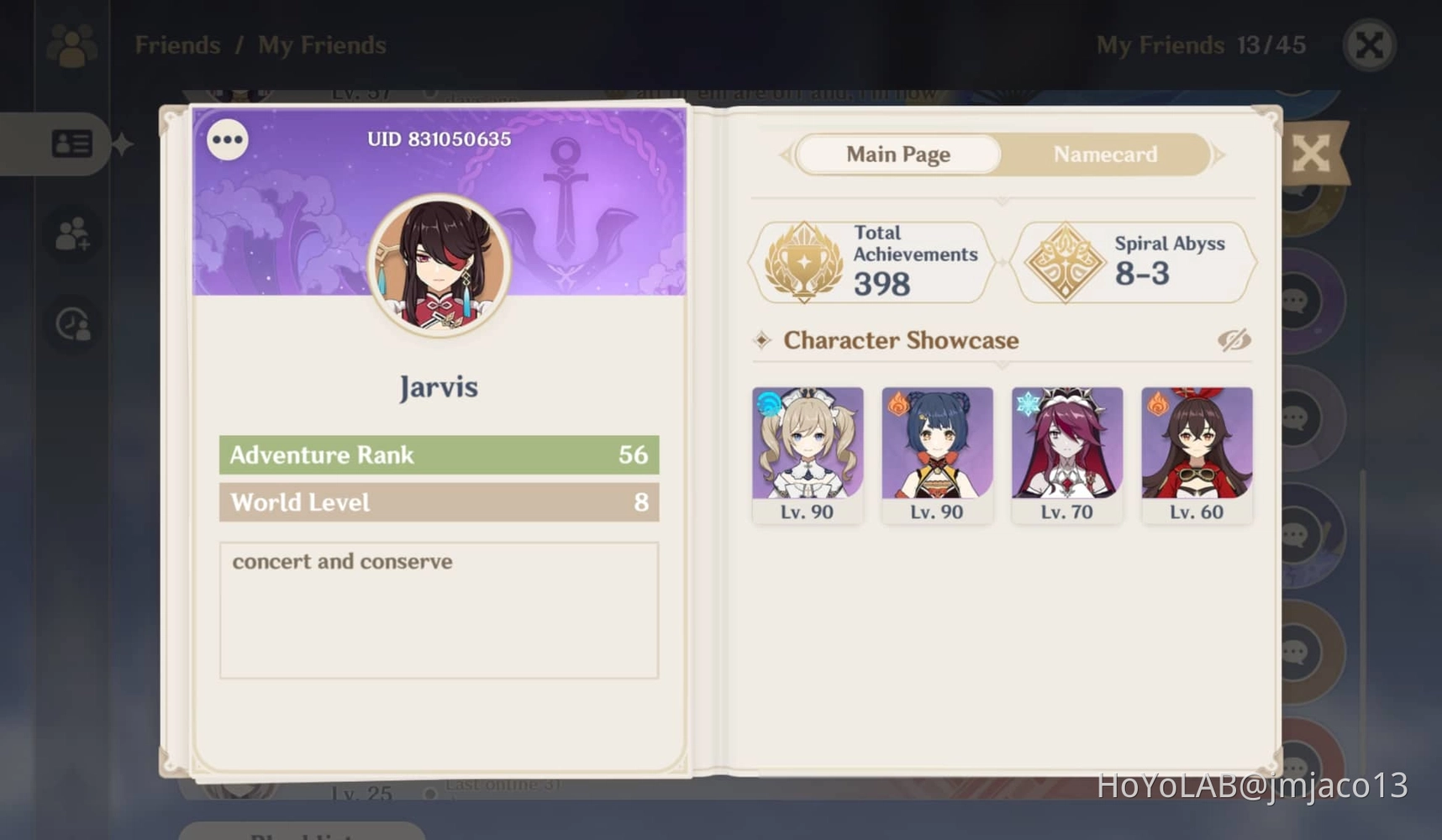1442x840 pixels.
Task: Open the Add Friend sidebar icon
Action: (74, 234)
